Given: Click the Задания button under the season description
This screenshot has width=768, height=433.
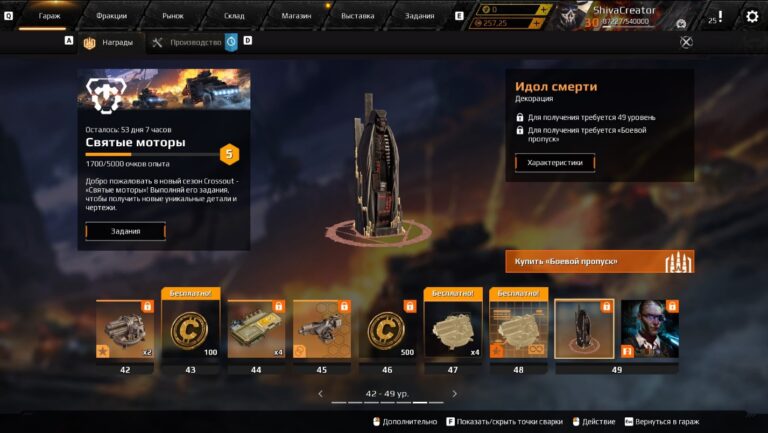Looking at the screenshot, I should tap(125, 231).
